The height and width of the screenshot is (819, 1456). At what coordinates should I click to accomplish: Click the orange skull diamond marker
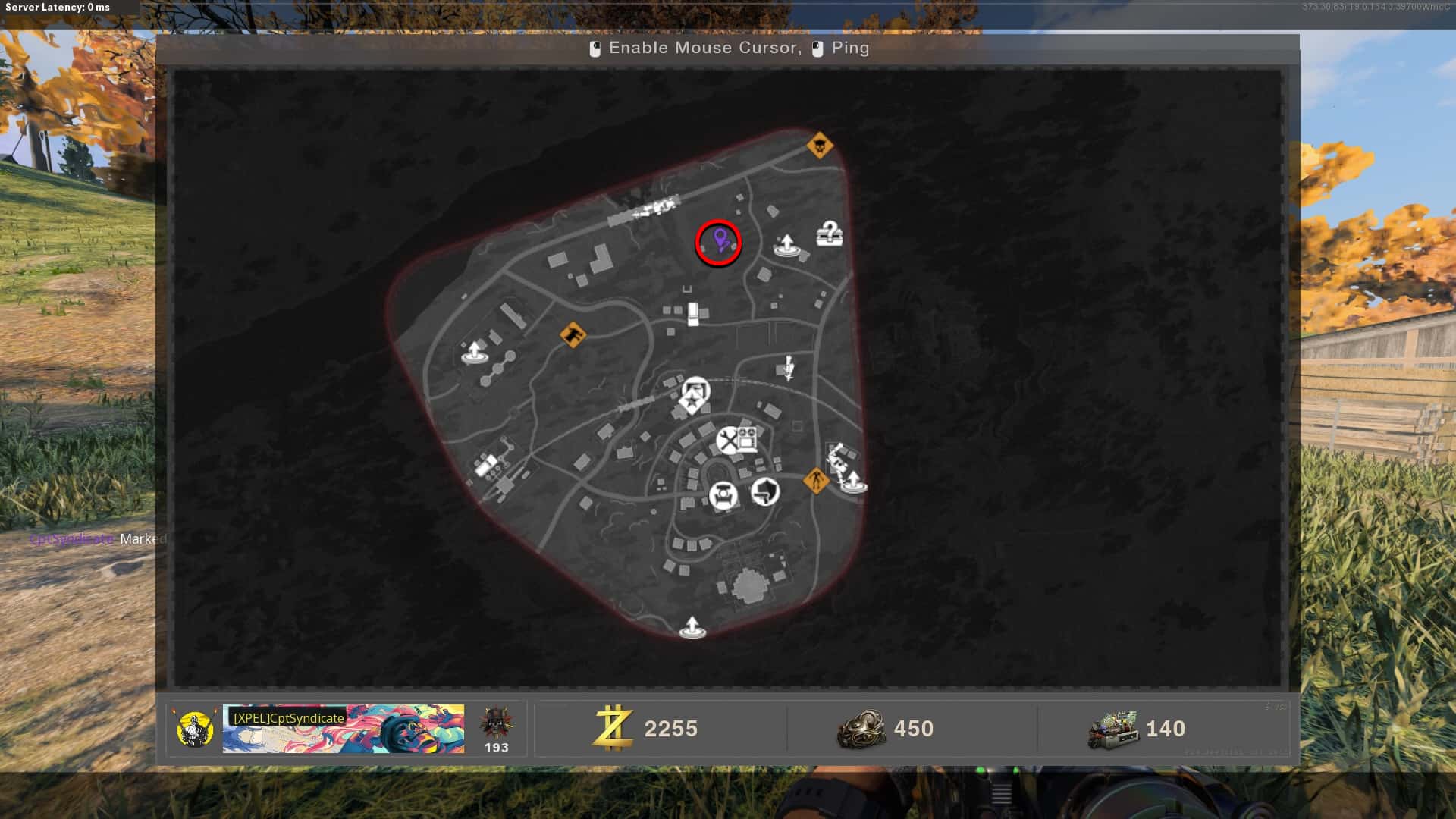(820, 144)
